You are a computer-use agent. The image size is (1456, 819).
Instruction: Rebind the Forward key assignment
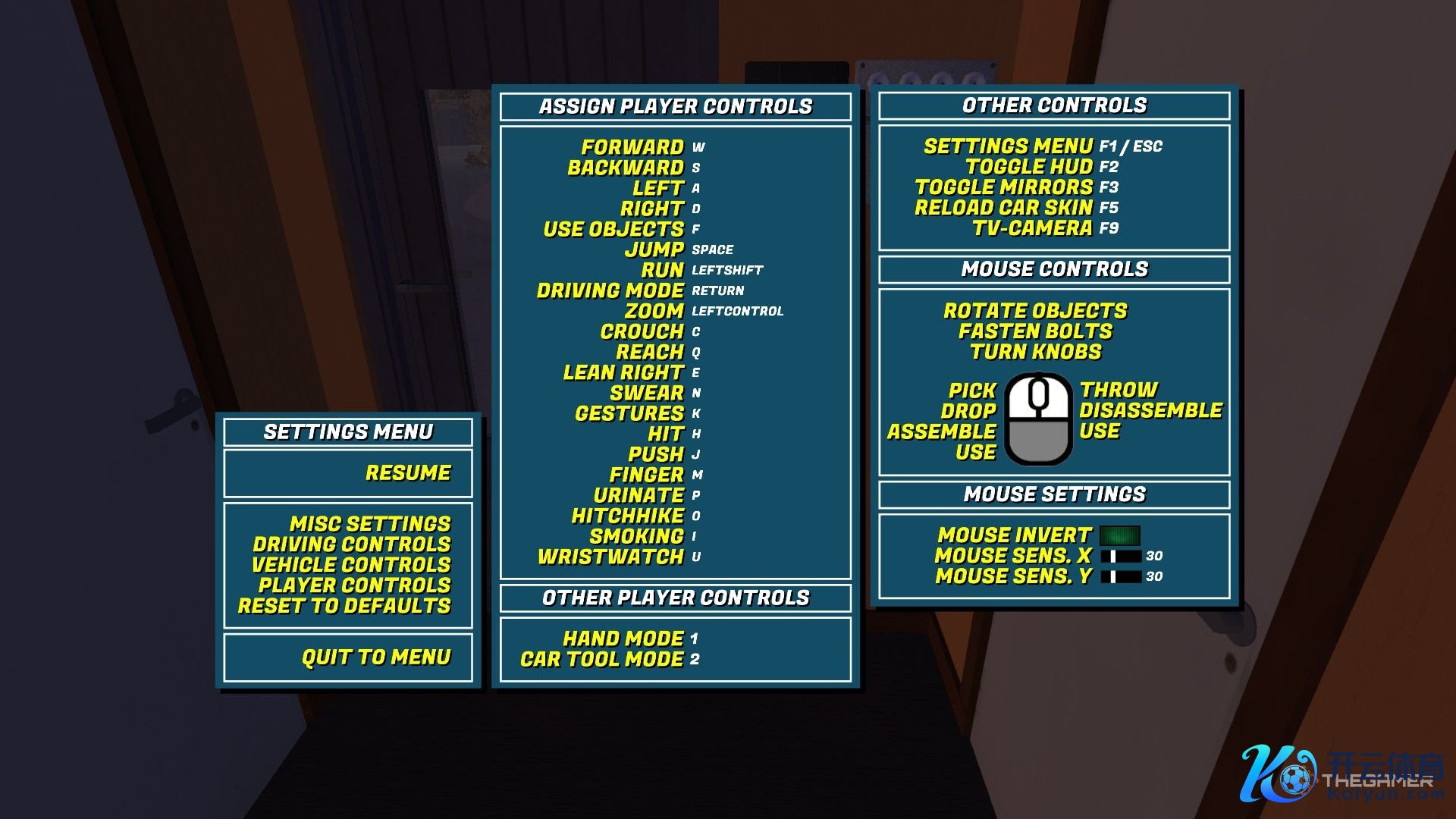coord(698,148)
